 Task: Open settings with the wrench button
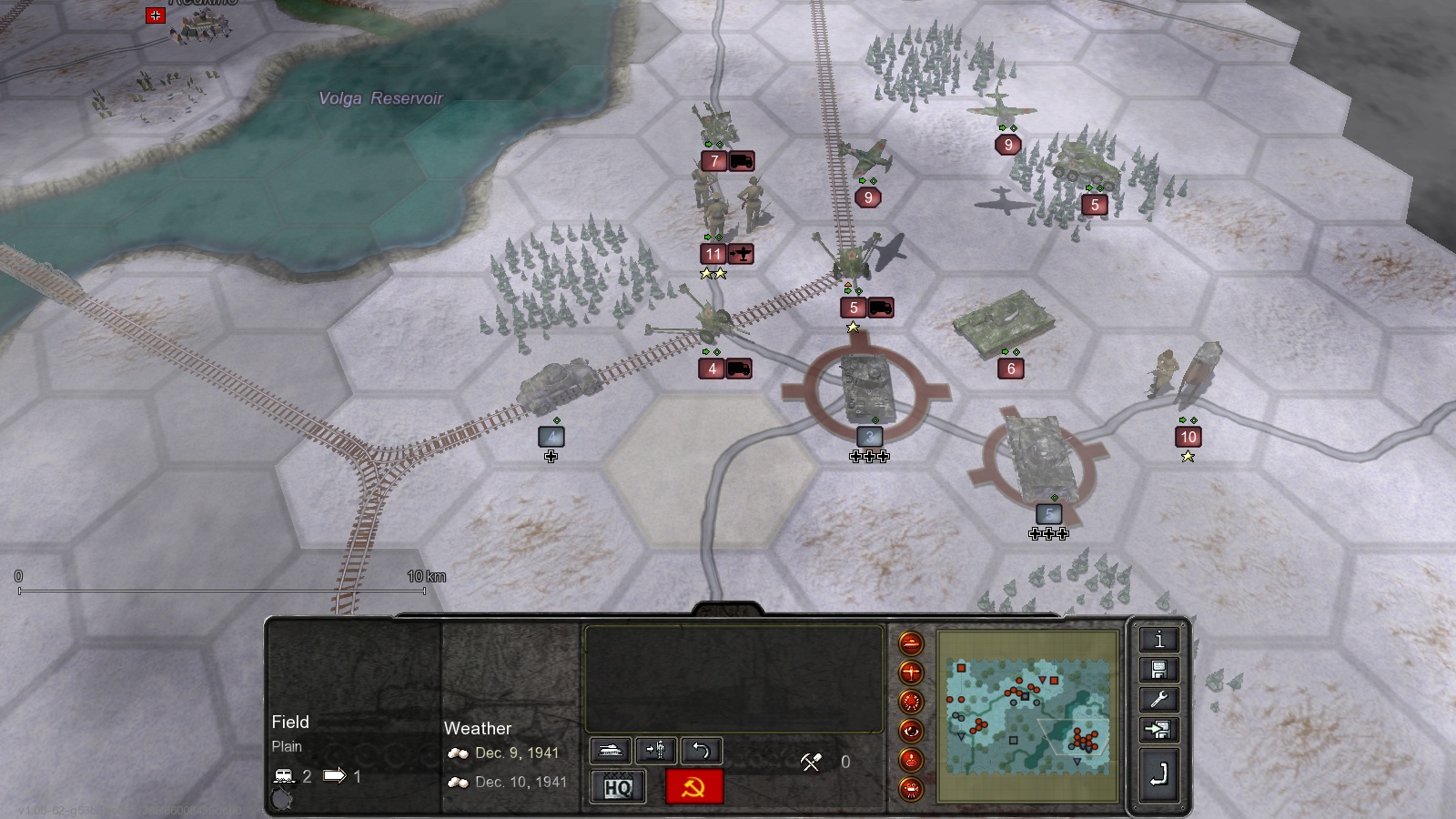click(x=1158, y=700)
